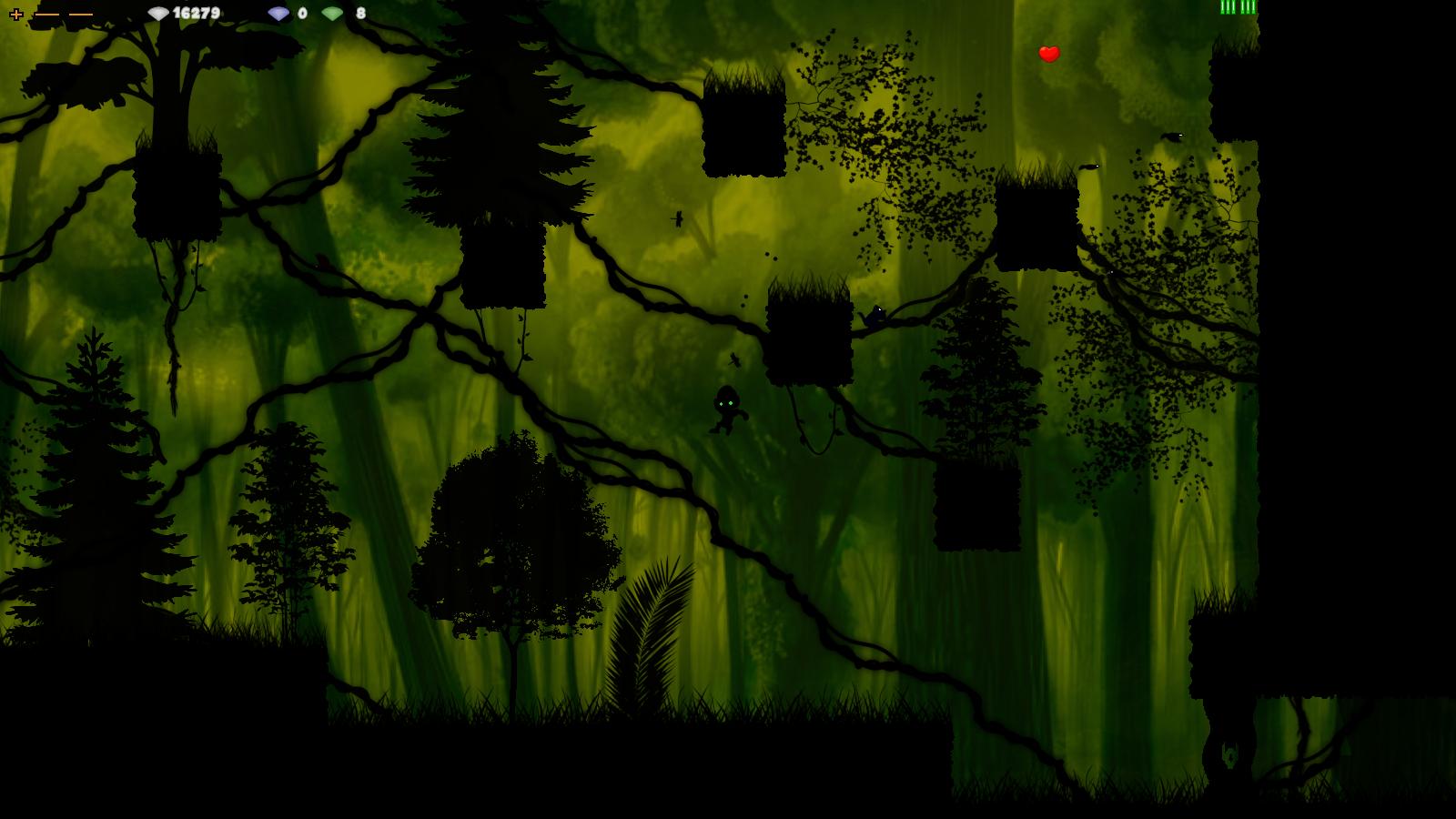Click the glowing creature at the bottom right
This screenshot has width=1456, height=819.
1230,757
